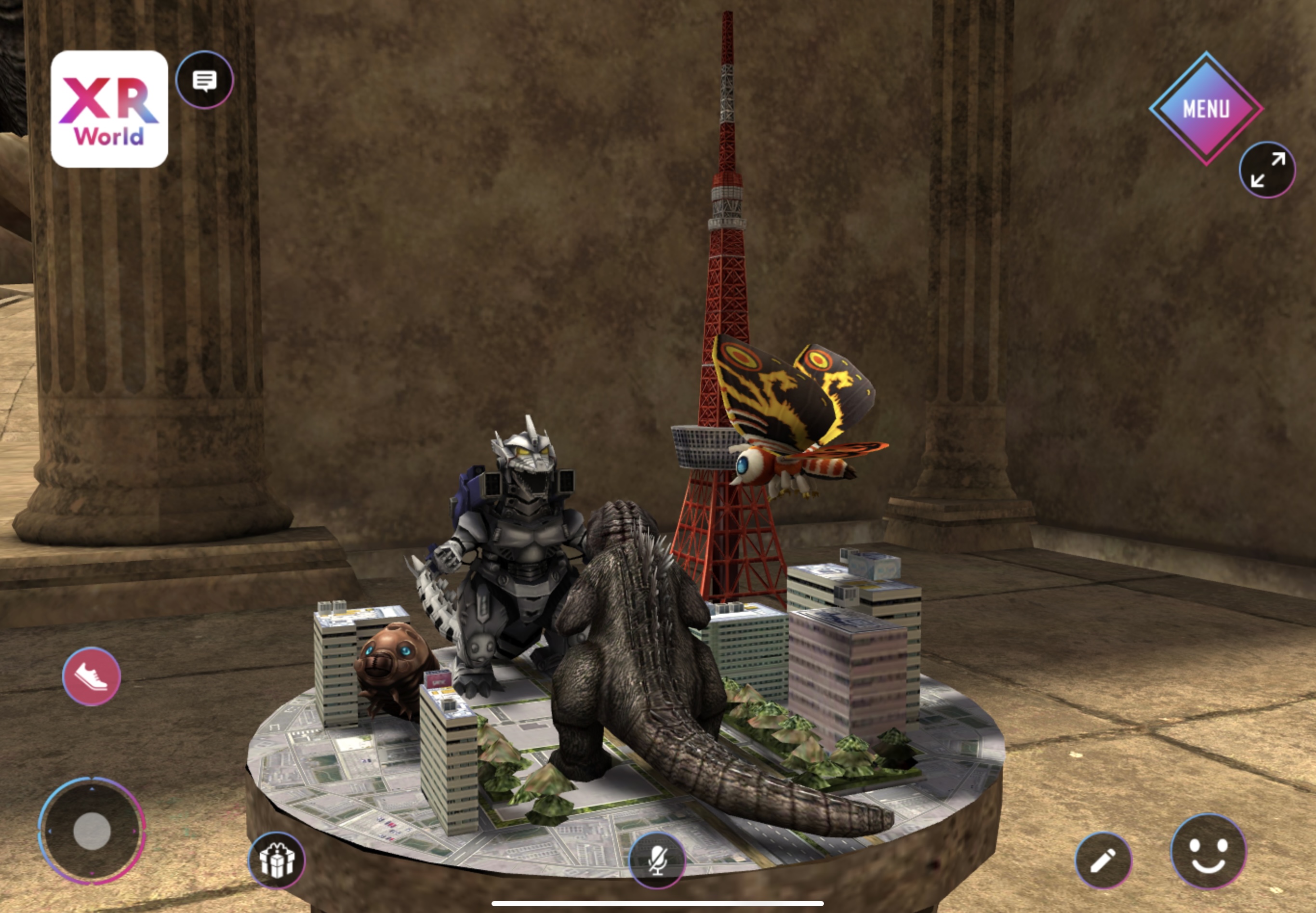Screen dimensions: 1316x913
Task: Toggle fullscreen with the expand arrows
Action: point(1267,170)
